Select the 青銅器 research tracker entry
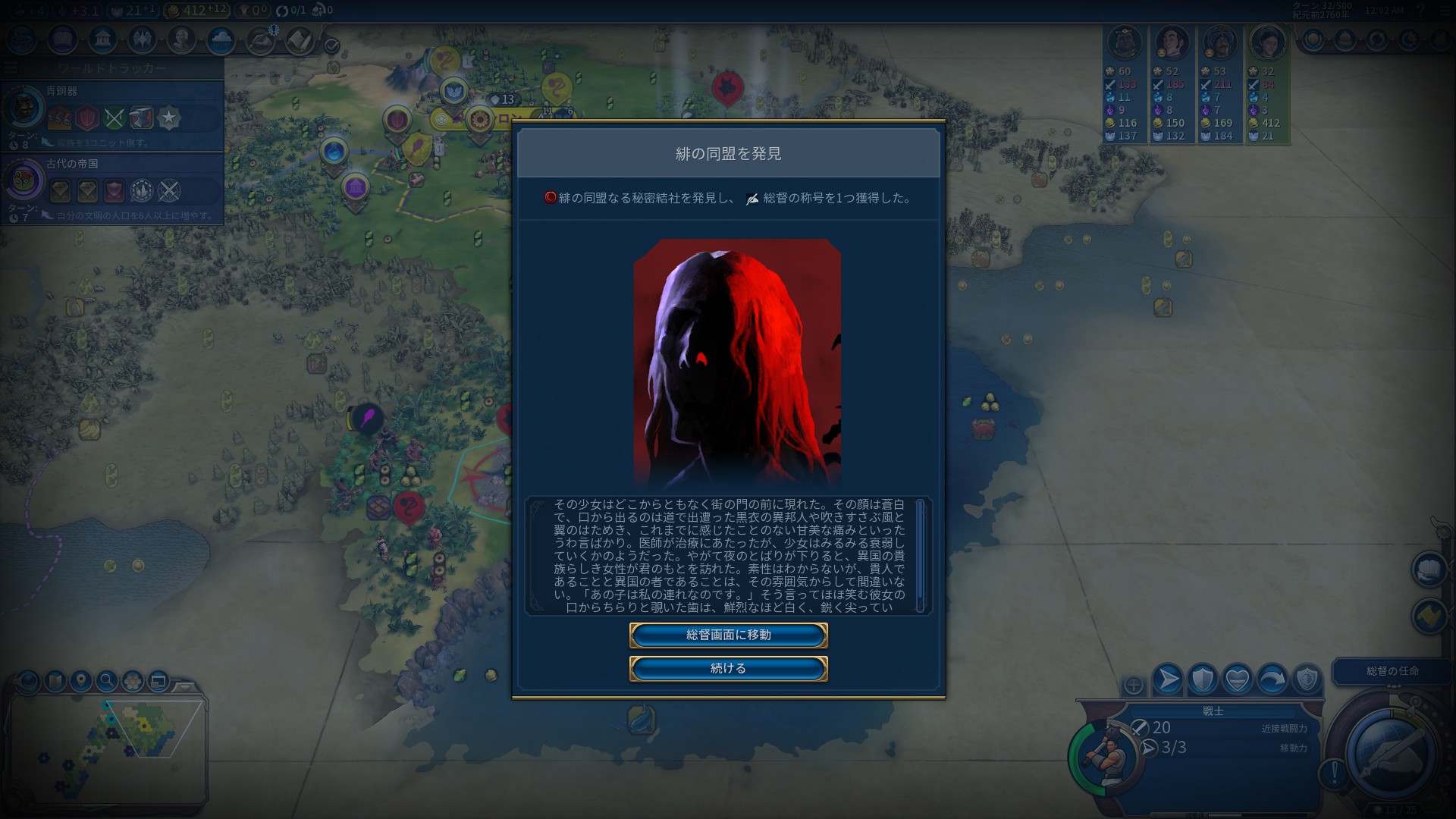The width and height of the screenshot is (1456, 819). pos(112,118)
